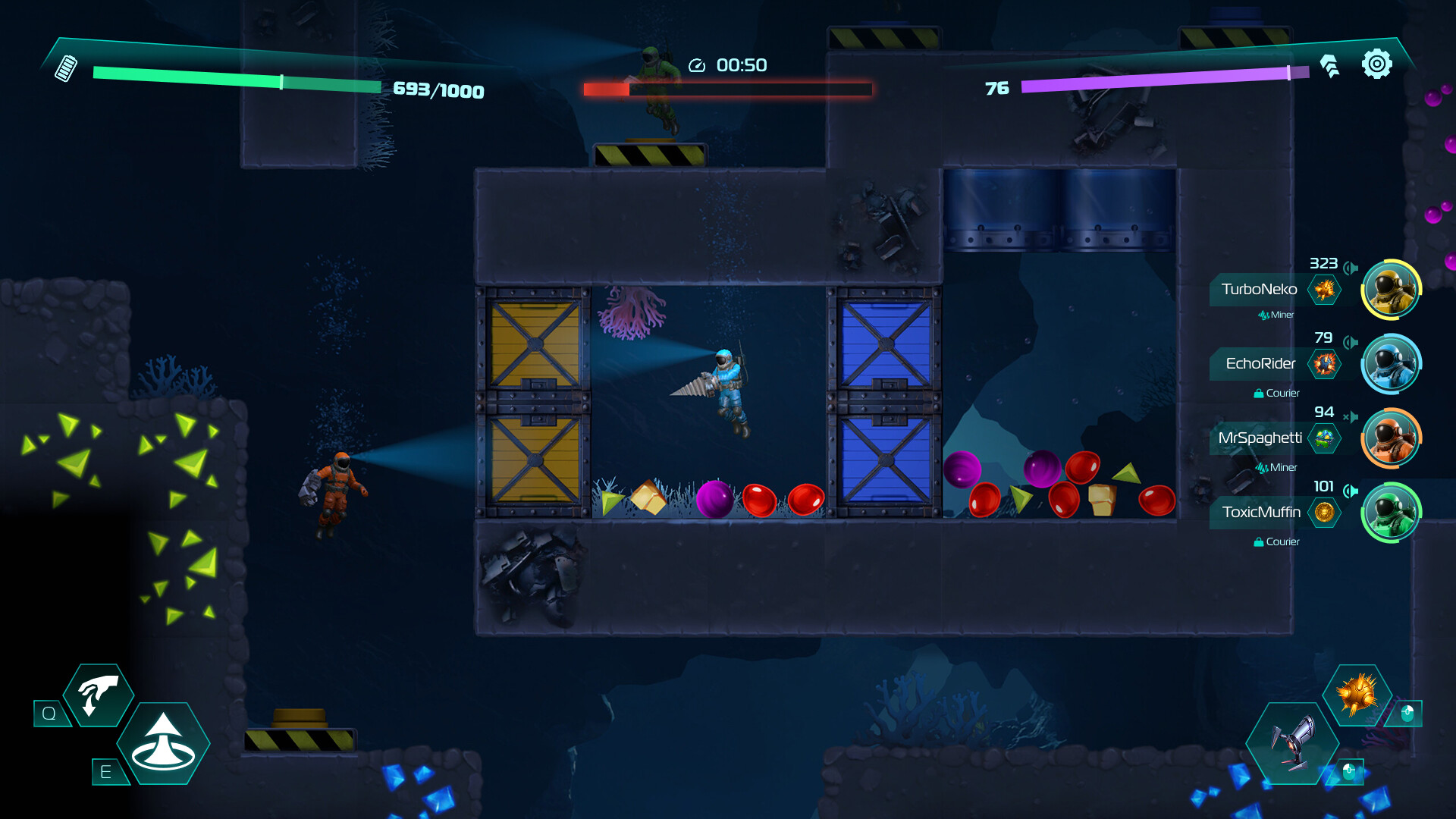Toggle TurboNeko's voice speaker icon
The height and width of the screenshot is (819, 1456).
[x=1351, y=268]
